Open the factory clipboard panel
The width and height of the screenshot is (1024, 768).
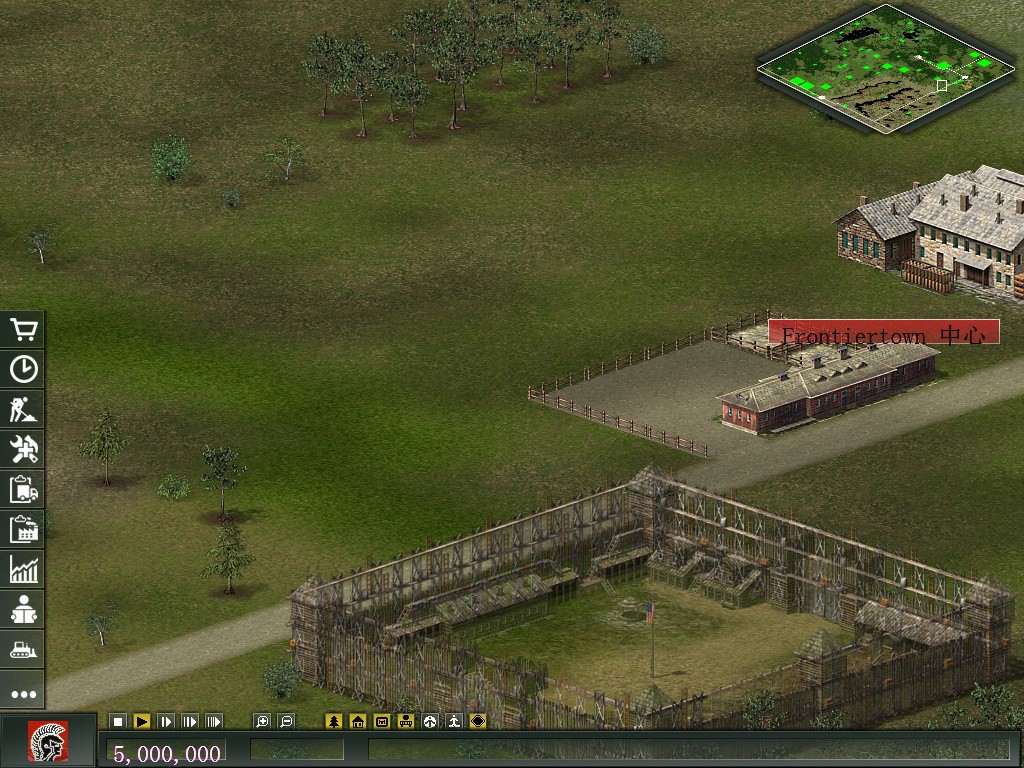point(23,530)
